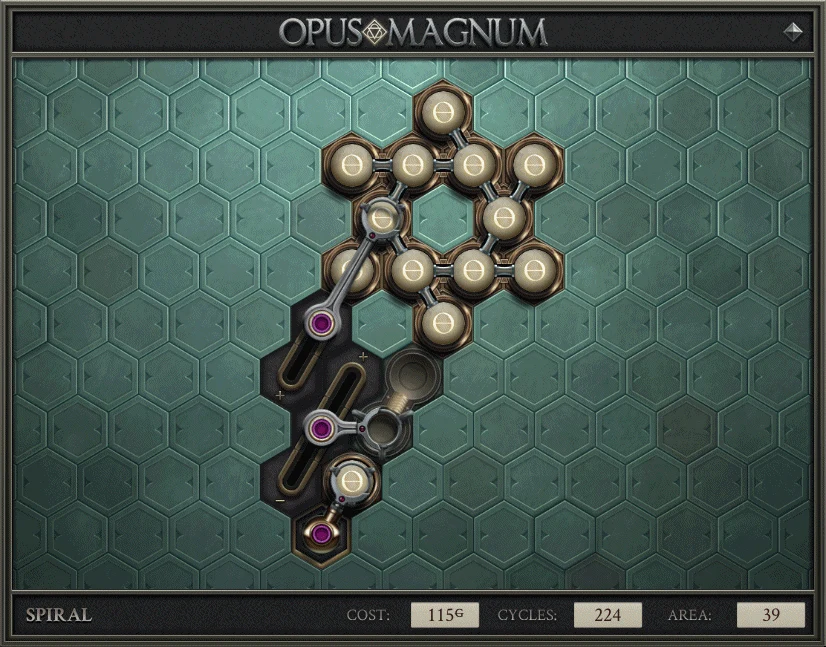The height and width of the screenshot is (647, 826).
Task: Click the silver diamond icon in the title bar
Action: (x=794, y=31)
